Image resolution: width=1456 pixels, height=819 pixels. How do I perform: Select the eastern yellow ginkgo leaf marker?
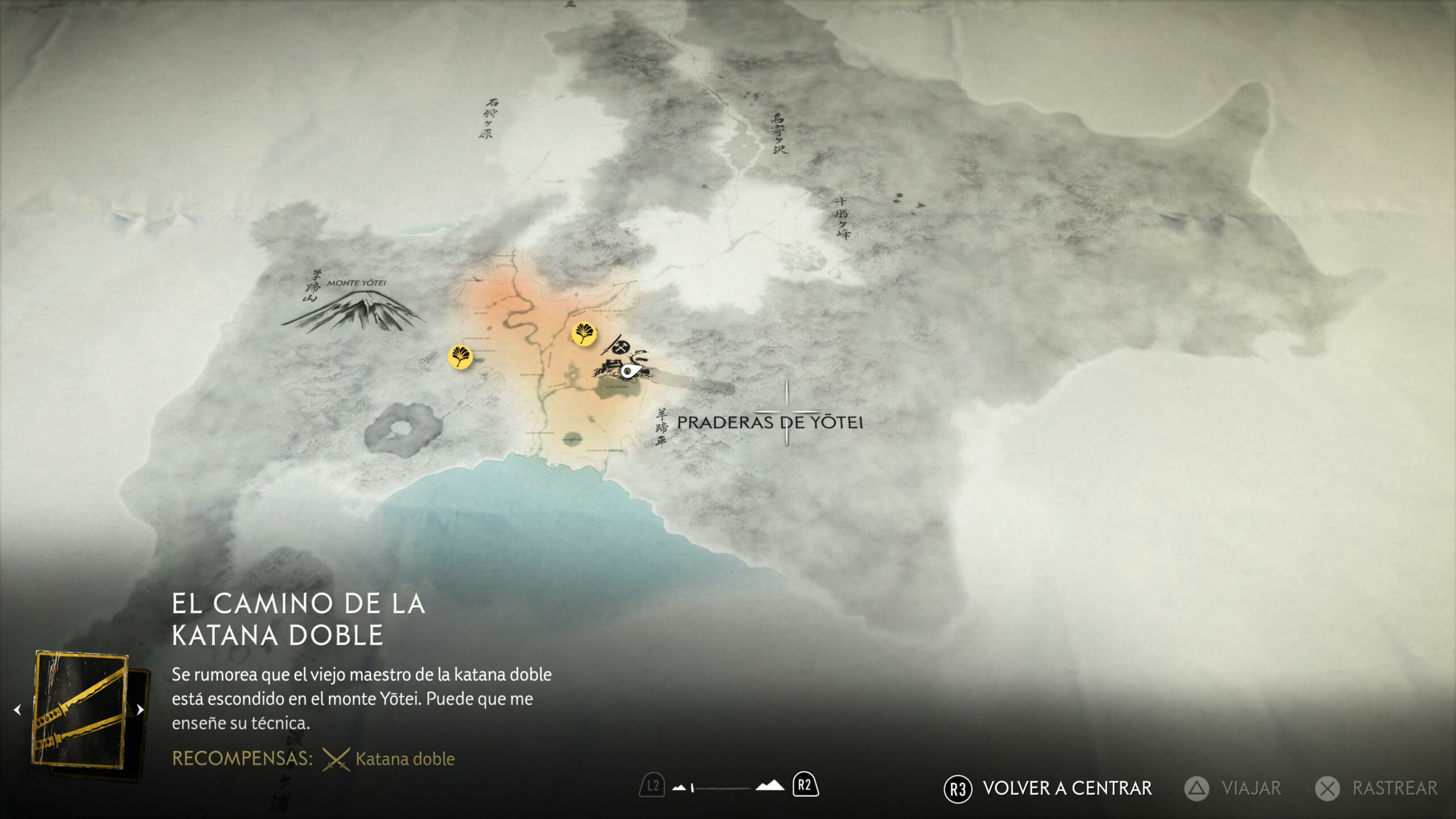click(x=584, y=334)
